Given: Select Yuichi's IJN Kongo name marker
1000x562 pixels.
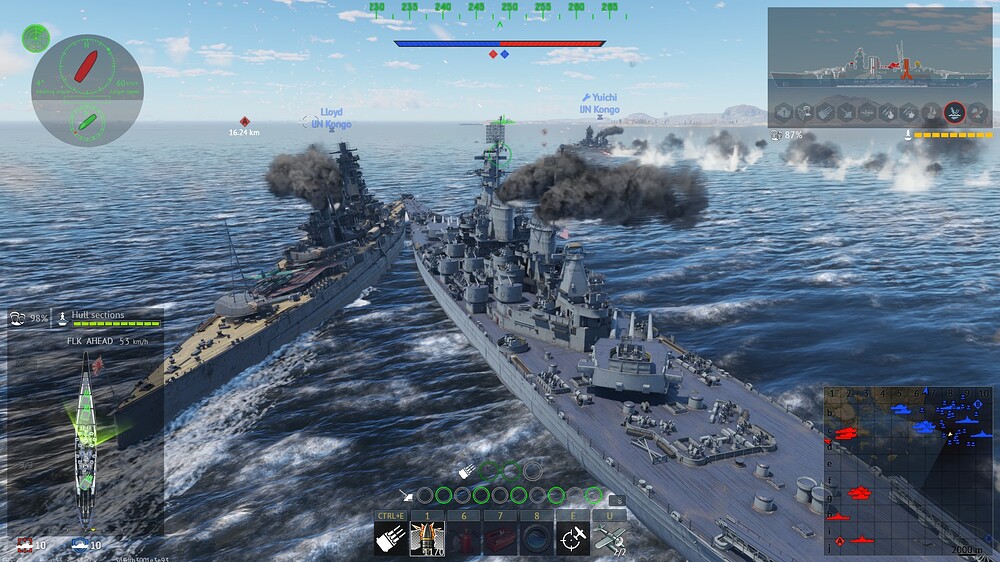Looking at the screenshot, I should pyautogui.click(x=600, y=104).
